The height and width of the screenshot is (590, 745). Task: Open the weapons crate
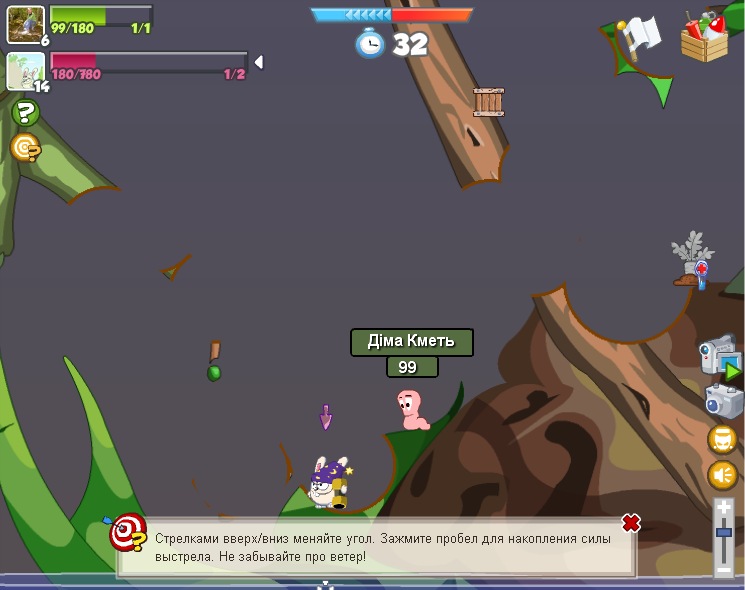[x=704, y=38]
